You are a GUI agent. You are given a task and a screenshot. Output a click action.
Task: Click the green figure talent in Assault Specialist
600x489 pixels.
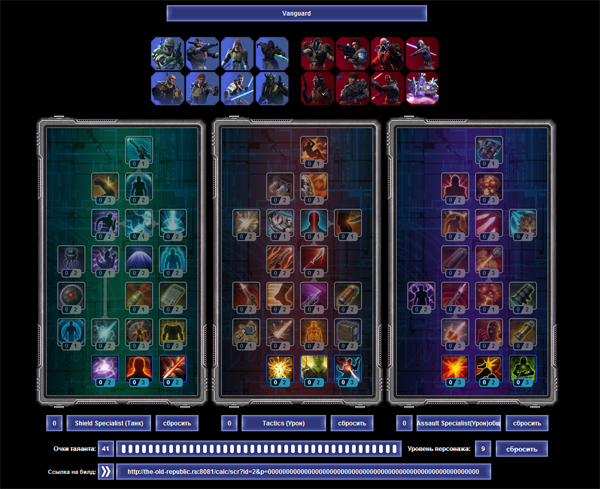click(x=521, y=369)
